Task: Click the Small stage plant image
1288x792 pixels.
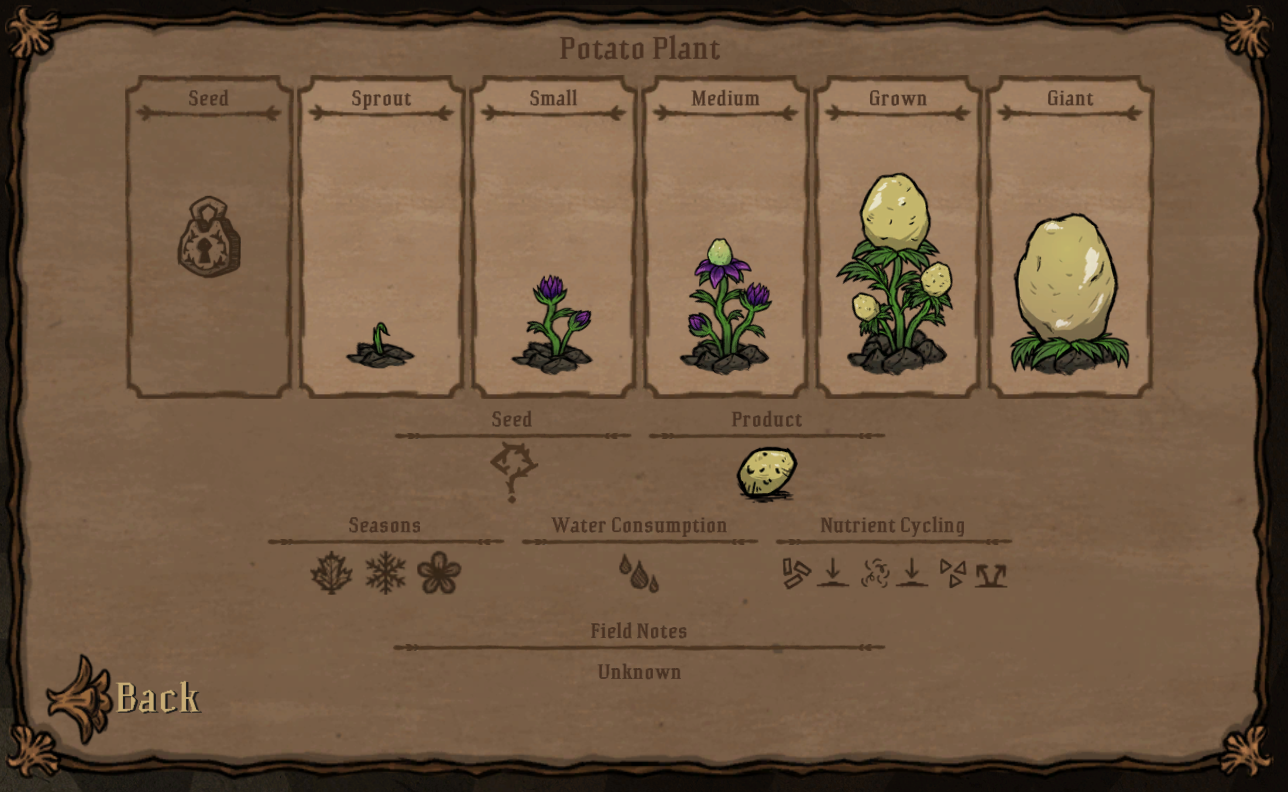Action: click(552, 320)
